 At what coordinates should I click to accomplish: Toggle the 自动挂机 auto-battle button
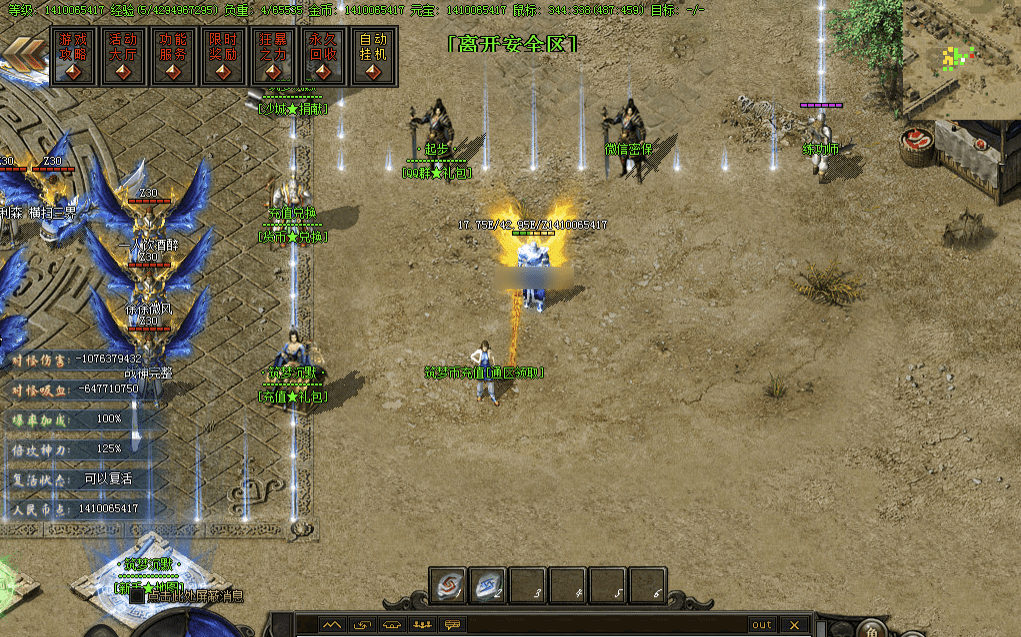click(x=373, y=55)
